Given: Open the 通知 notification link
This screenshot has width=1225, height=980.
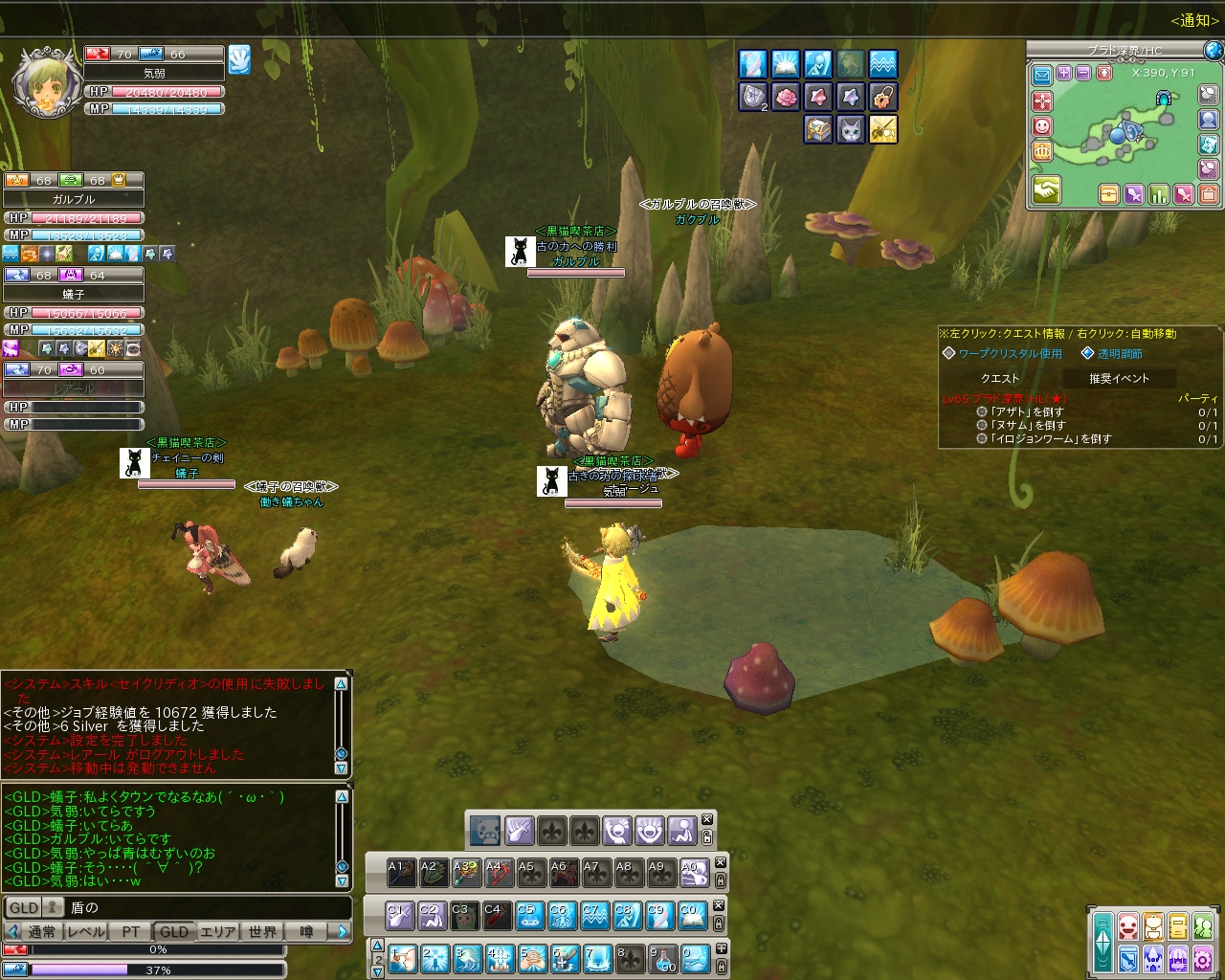Looking at the screenshot, I should pos(1193,20).
